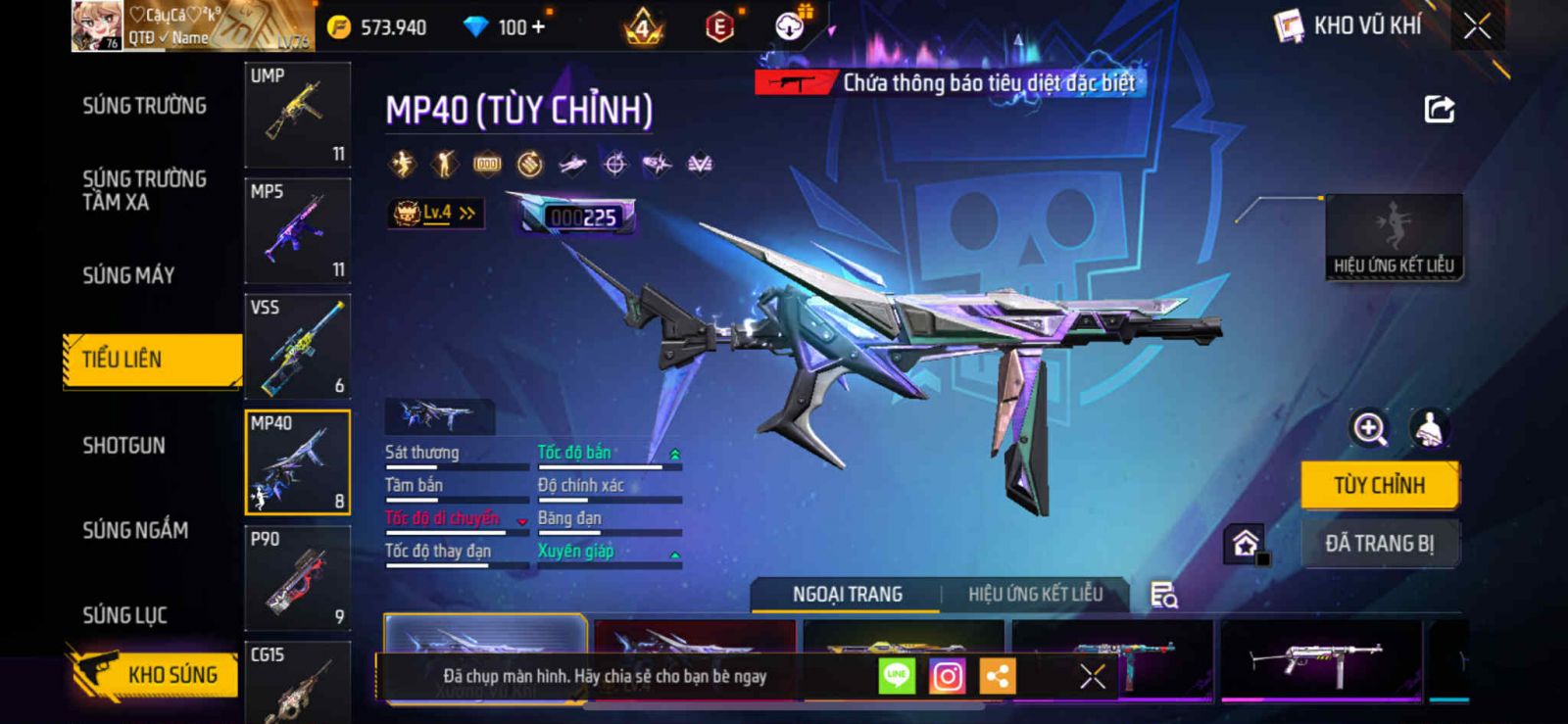
Task: Select the MP5 weapon thumbnail
Action: pos(297,231)
